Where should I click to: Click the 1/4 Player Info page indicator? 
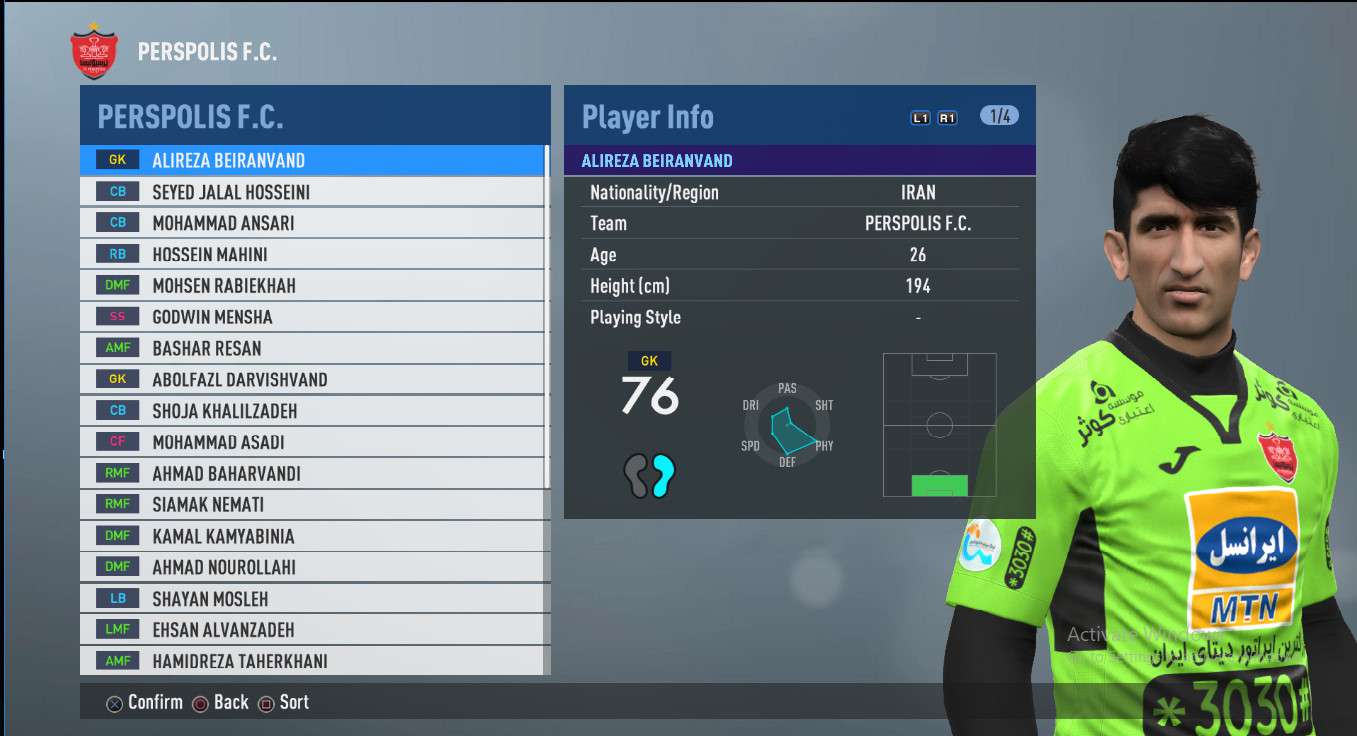[999, 116]
